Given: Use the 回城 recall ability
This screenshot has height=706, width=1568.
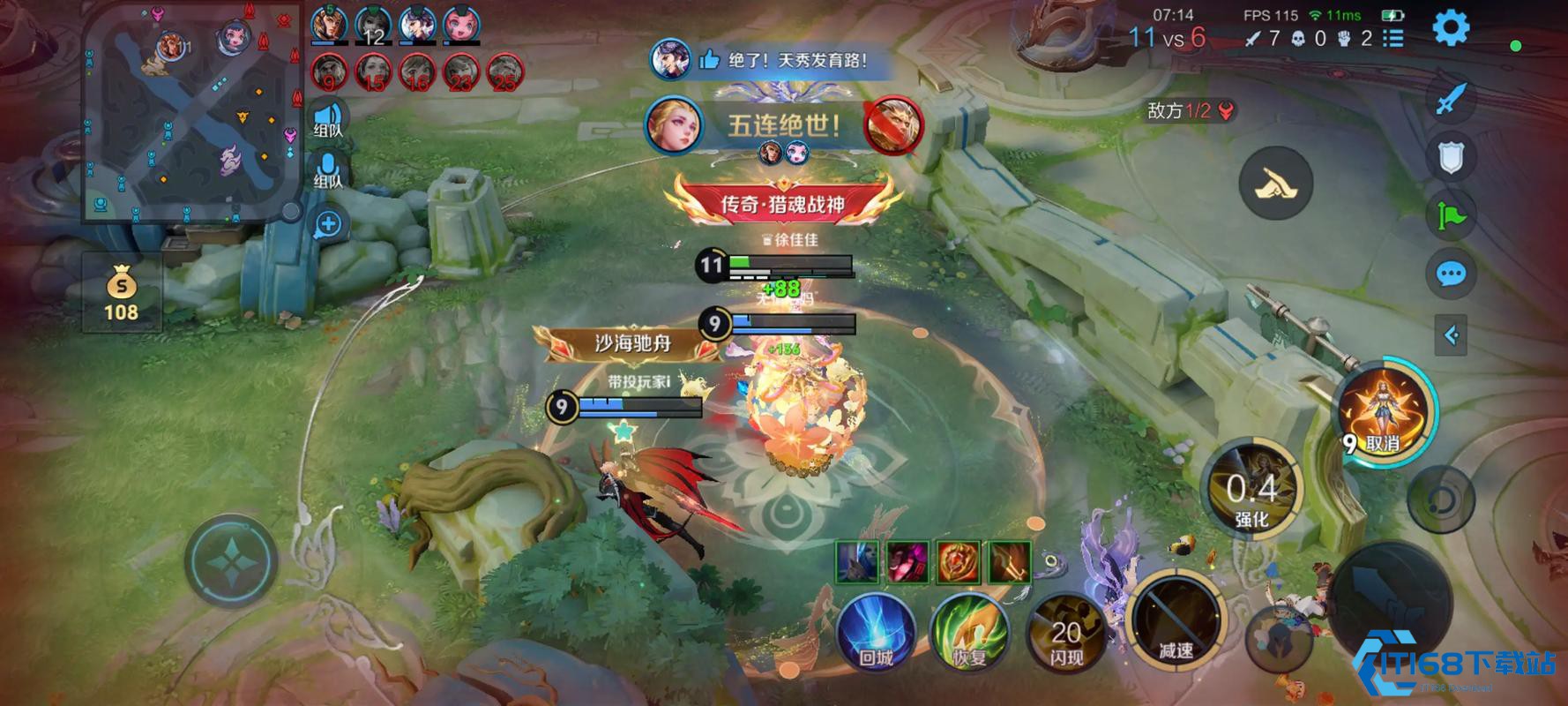Looking at the screenshot, I should click(876, 632).
